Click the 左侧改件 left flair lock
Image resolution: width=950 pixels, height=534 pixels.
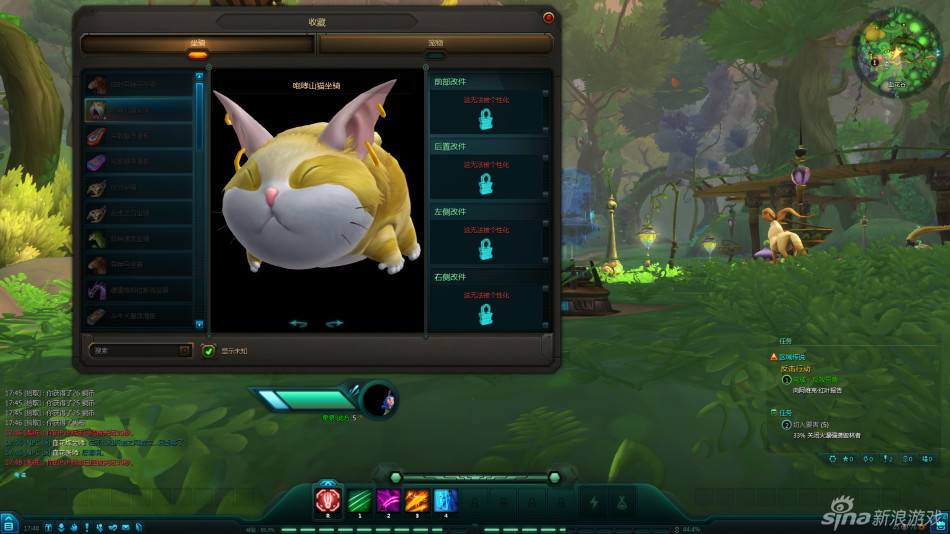(486, 249)
